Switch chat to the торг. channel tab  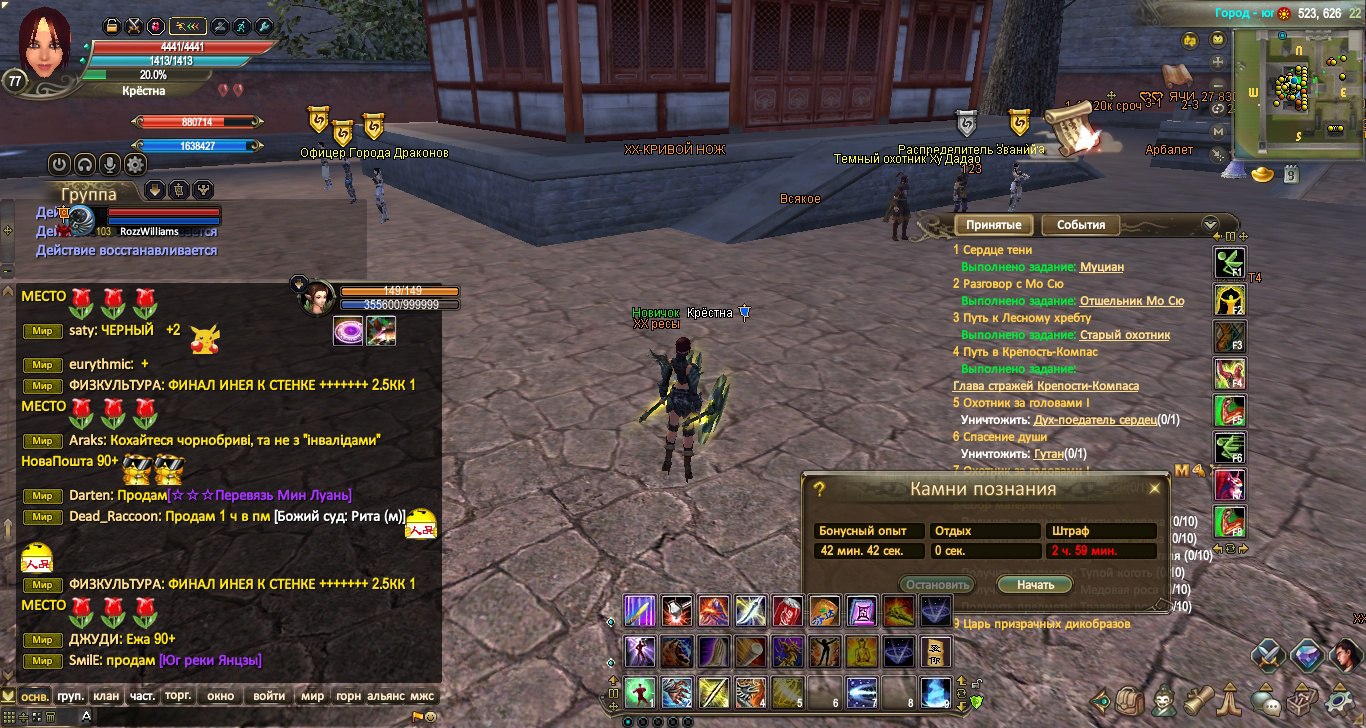pyautogui.click(x=178, y=696)
